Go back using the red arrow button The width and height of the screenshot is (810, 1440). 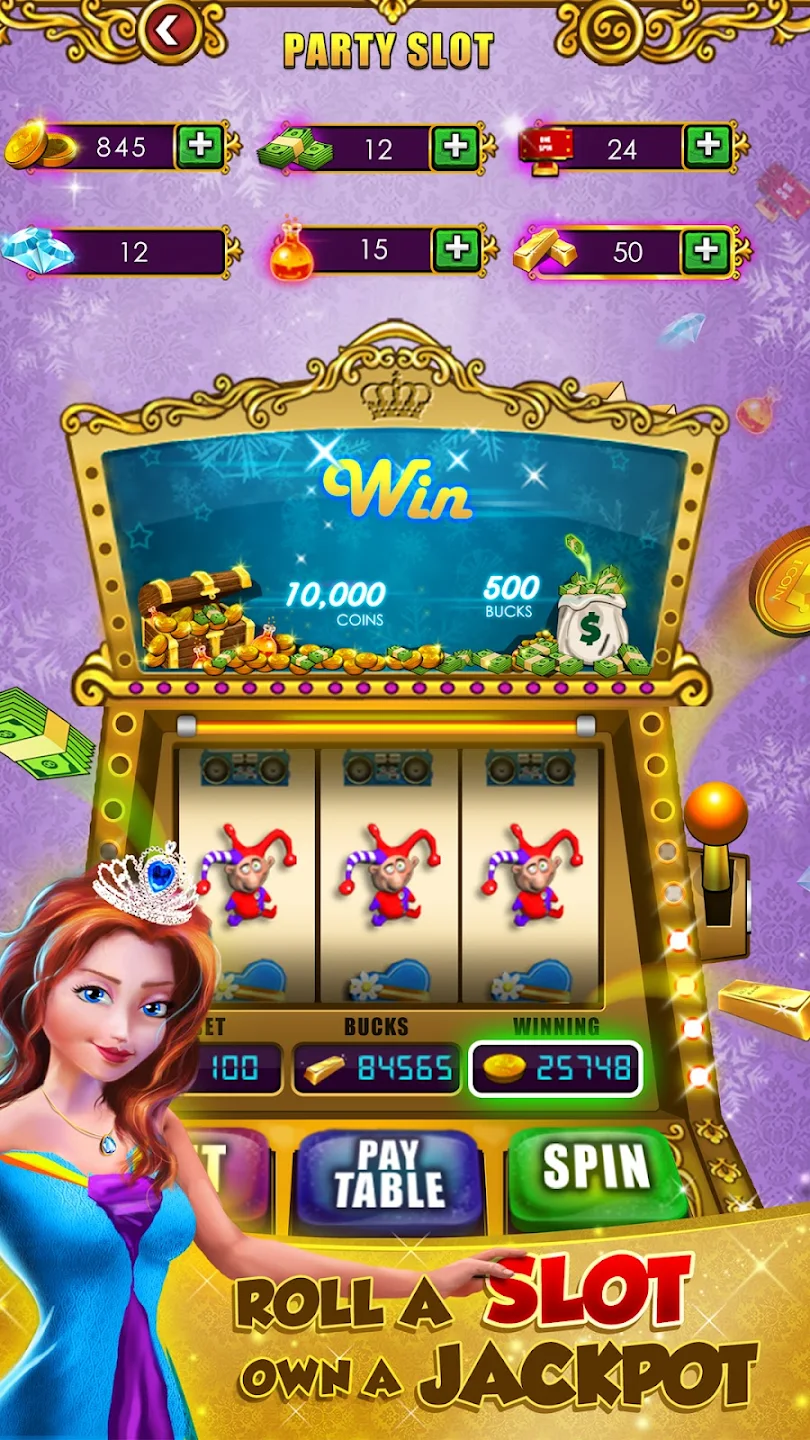(x=168, y=31)
